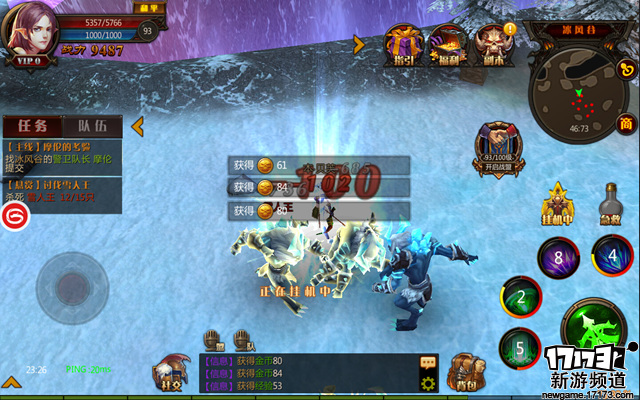Use the 急救 potion bottle
The width and height of the screenshot is (640, 400).
click(608, 202)
